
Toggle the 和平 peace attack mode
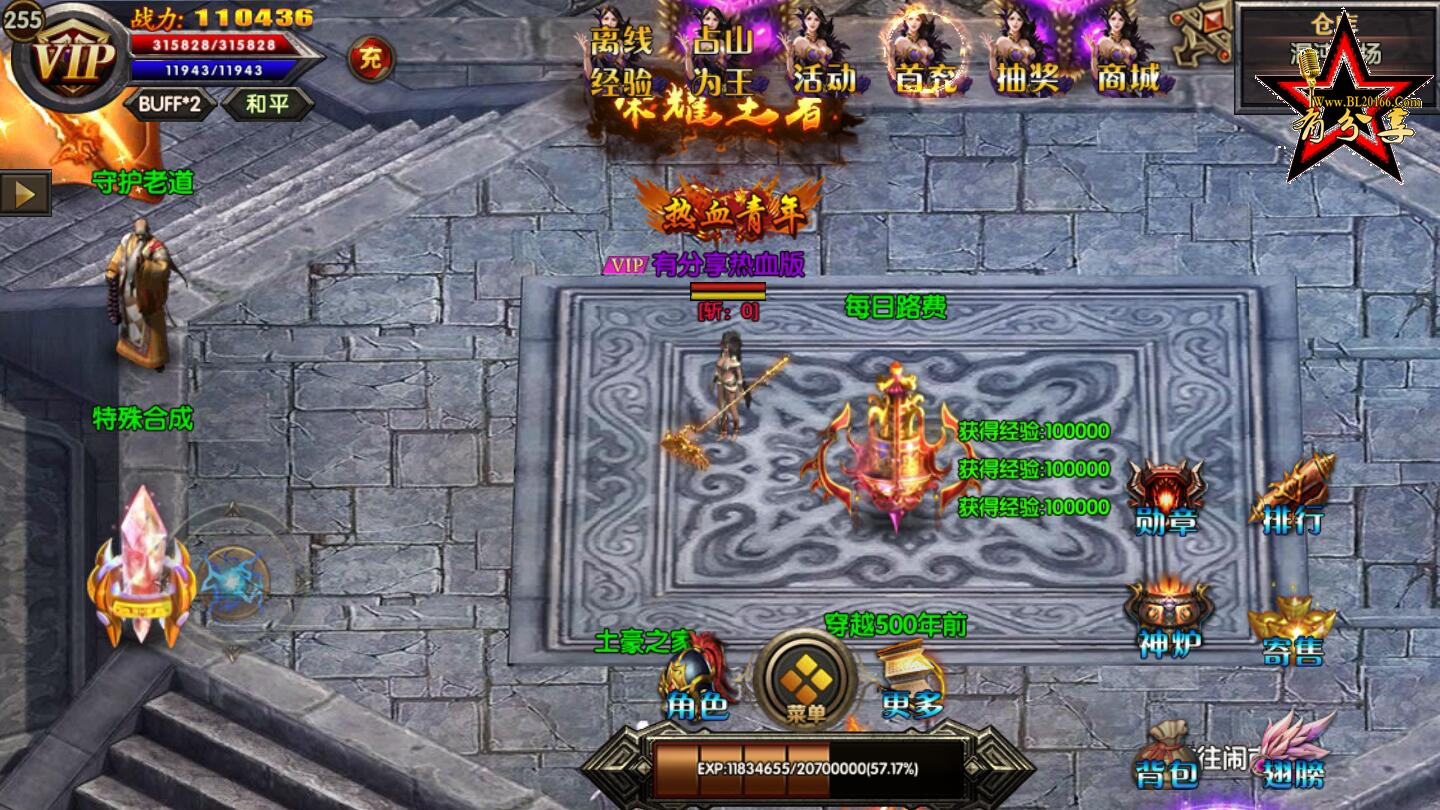266,104
